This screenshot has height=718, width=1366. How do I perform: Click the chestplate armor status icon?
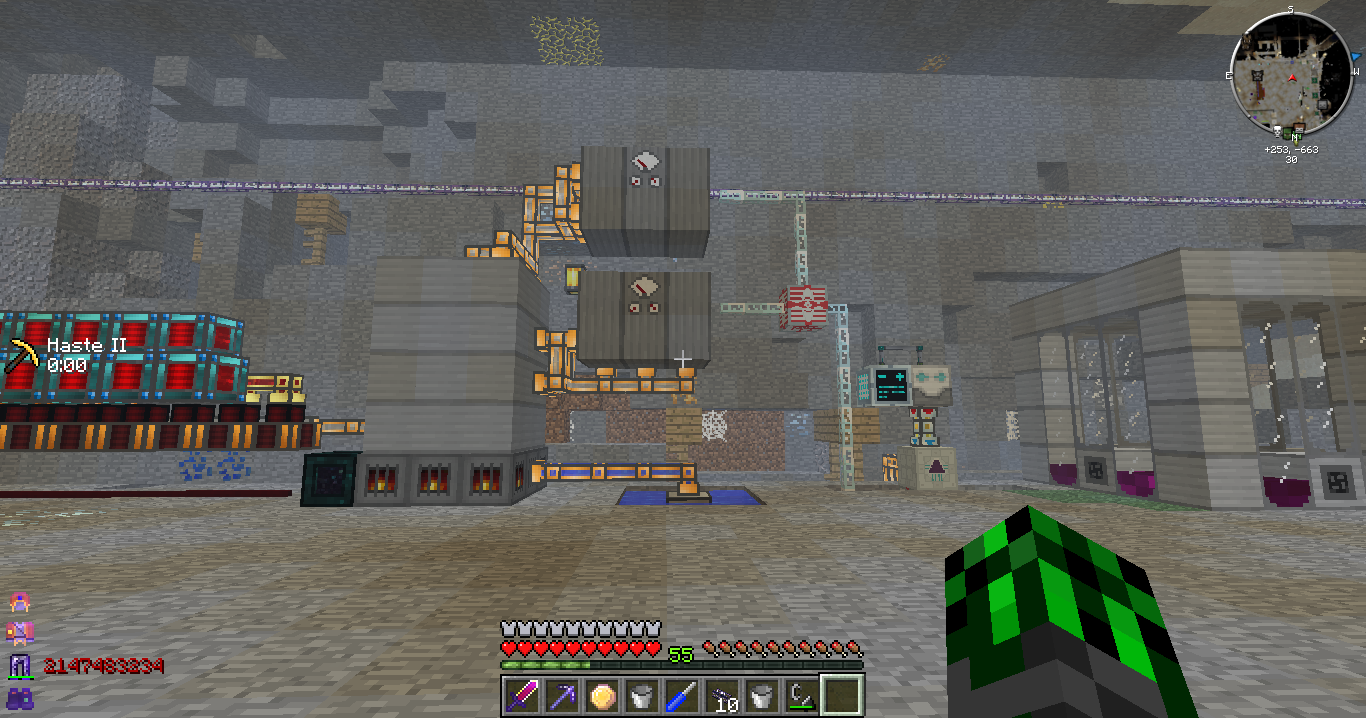[18, 633]
